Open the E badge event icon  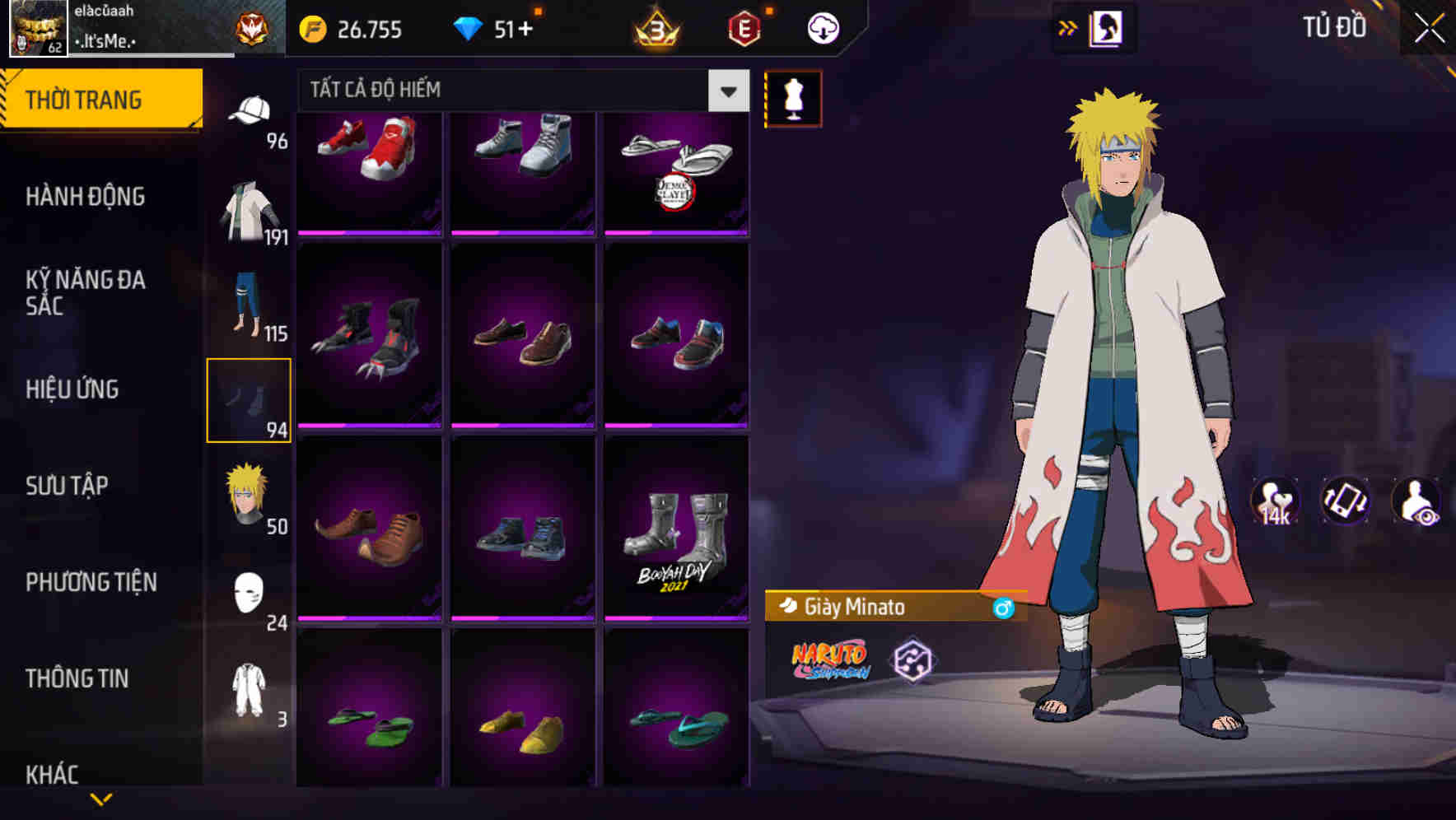[x=742, y=27]
